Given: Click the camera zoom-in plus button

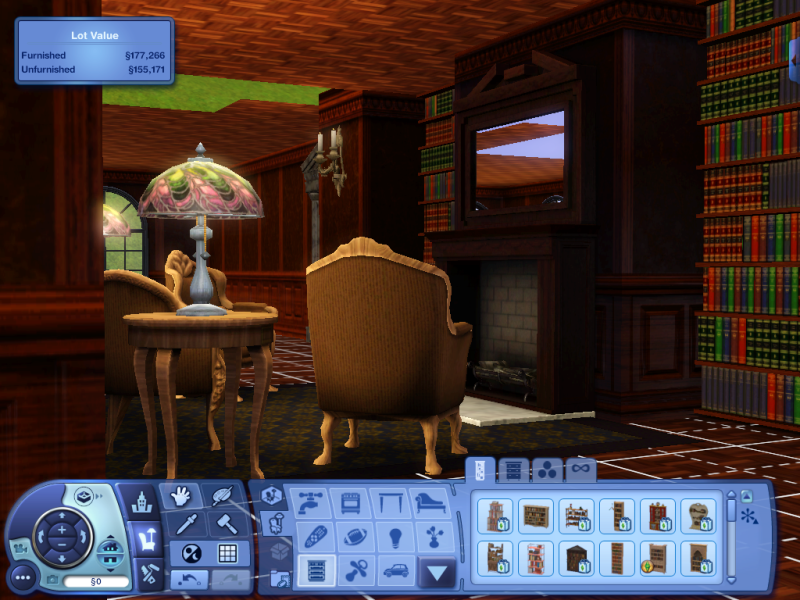Looking at the screenshot, I should pyautogui.click(x=61, y=529).
